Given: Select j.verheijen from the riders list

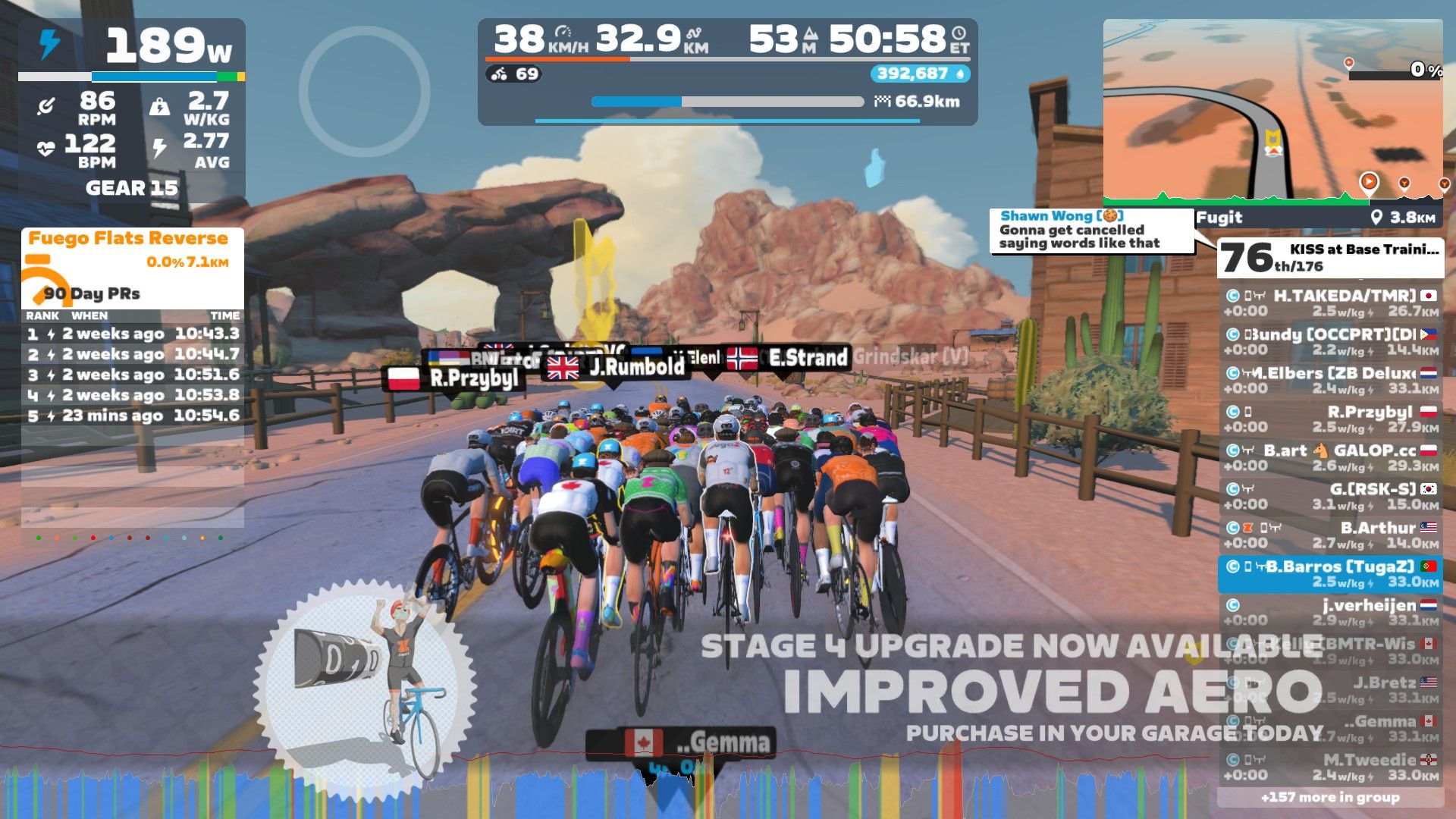Looking at the screenshot, I should [x=1330, y=613].
